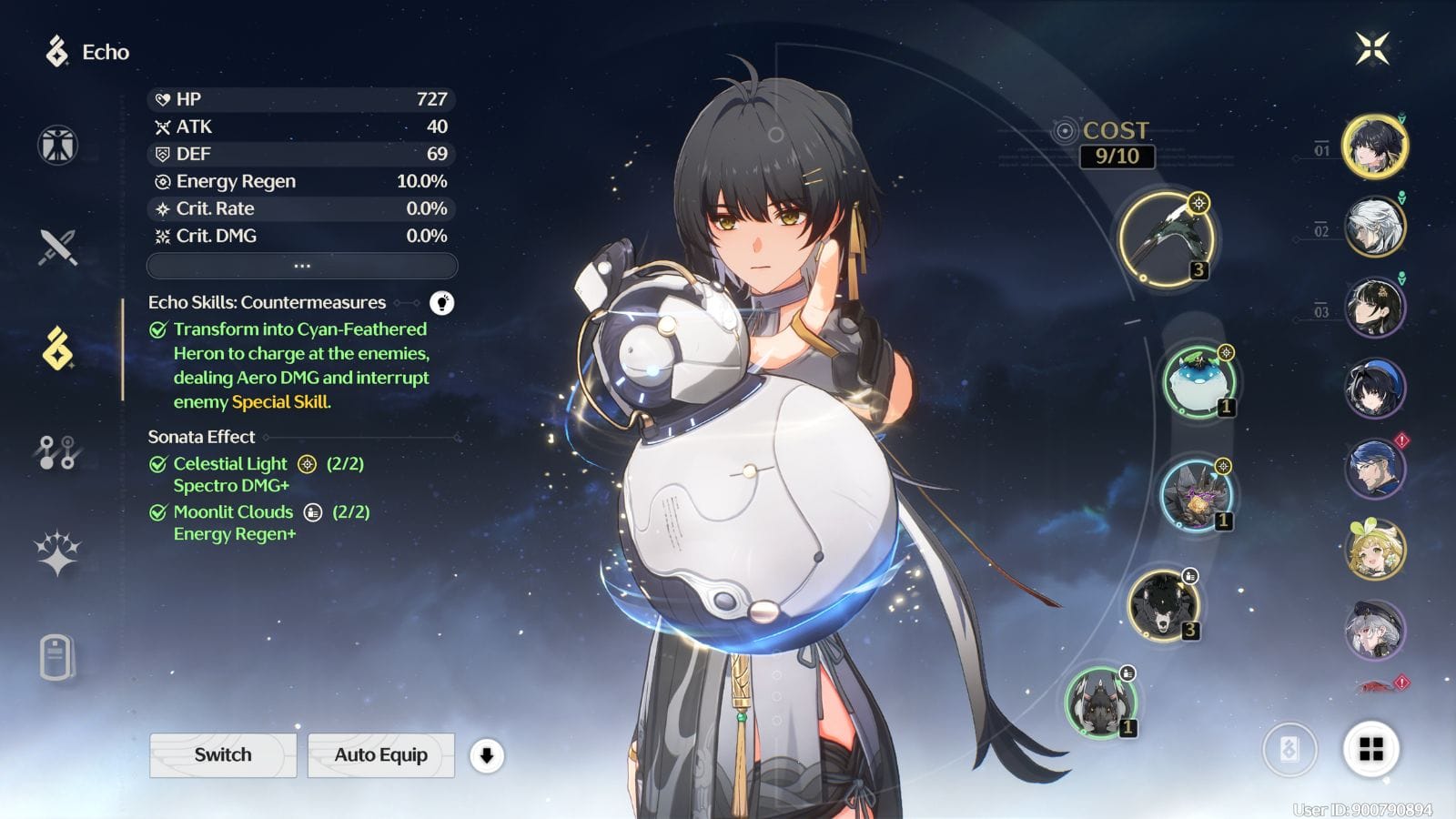The image size is (1456, 819).
Task: Select the blue beret character portrait
Action: click(x=1374, y=389)
